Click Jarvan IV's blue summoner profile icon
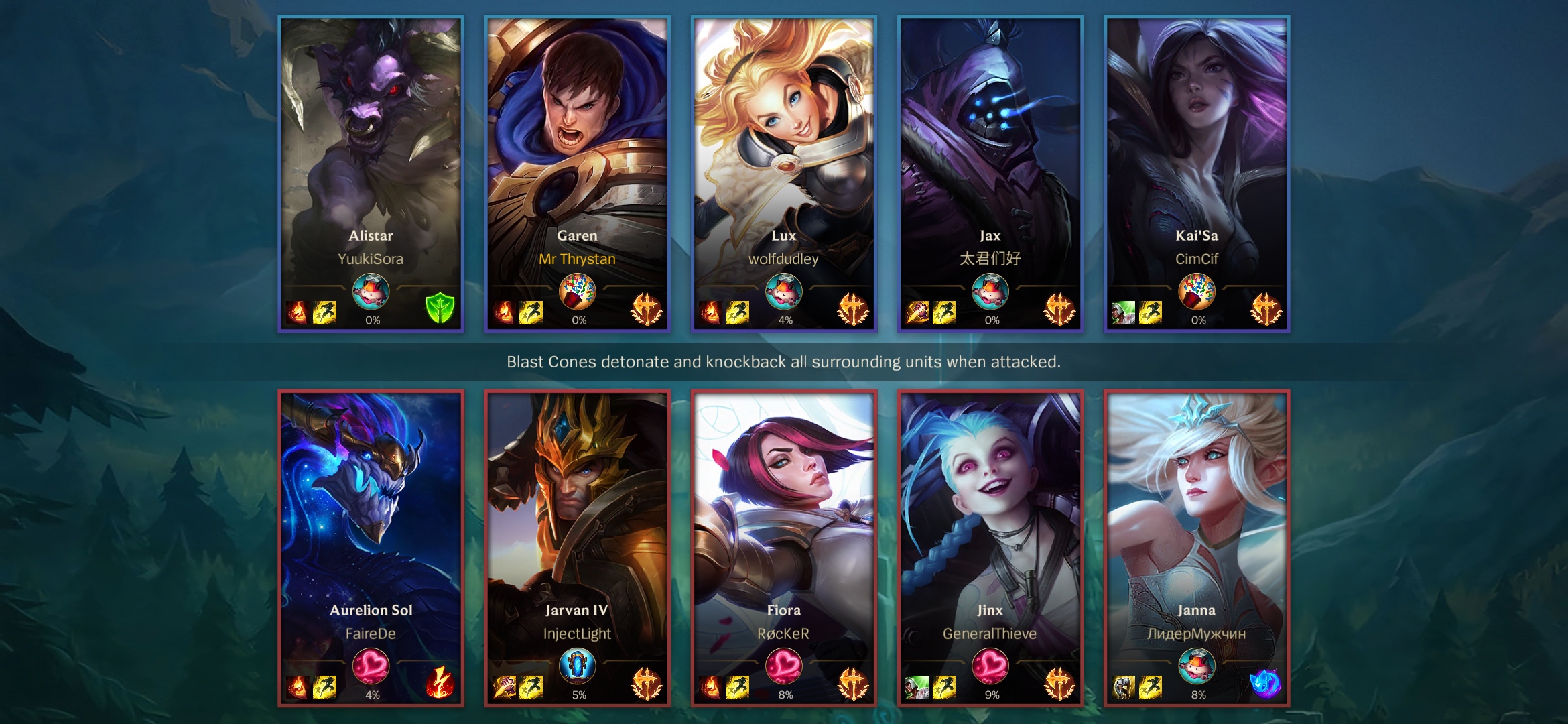This screenshot has width=1568, height=724. click(x=577, y=665)
